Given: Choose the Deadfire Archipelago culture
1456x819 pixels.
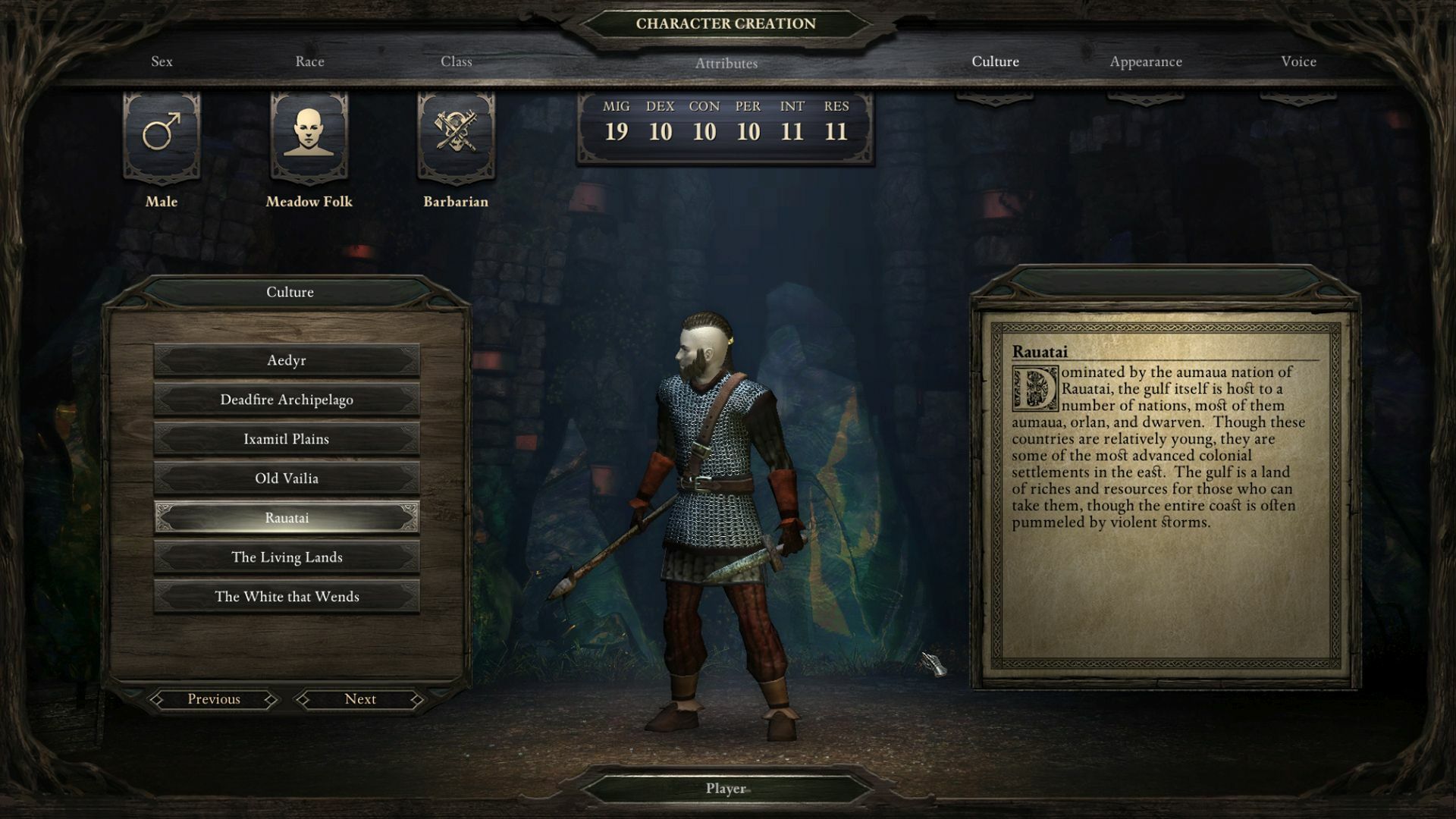Looking at the screenshot, I should pyautogui.click(x=287, y=400).
